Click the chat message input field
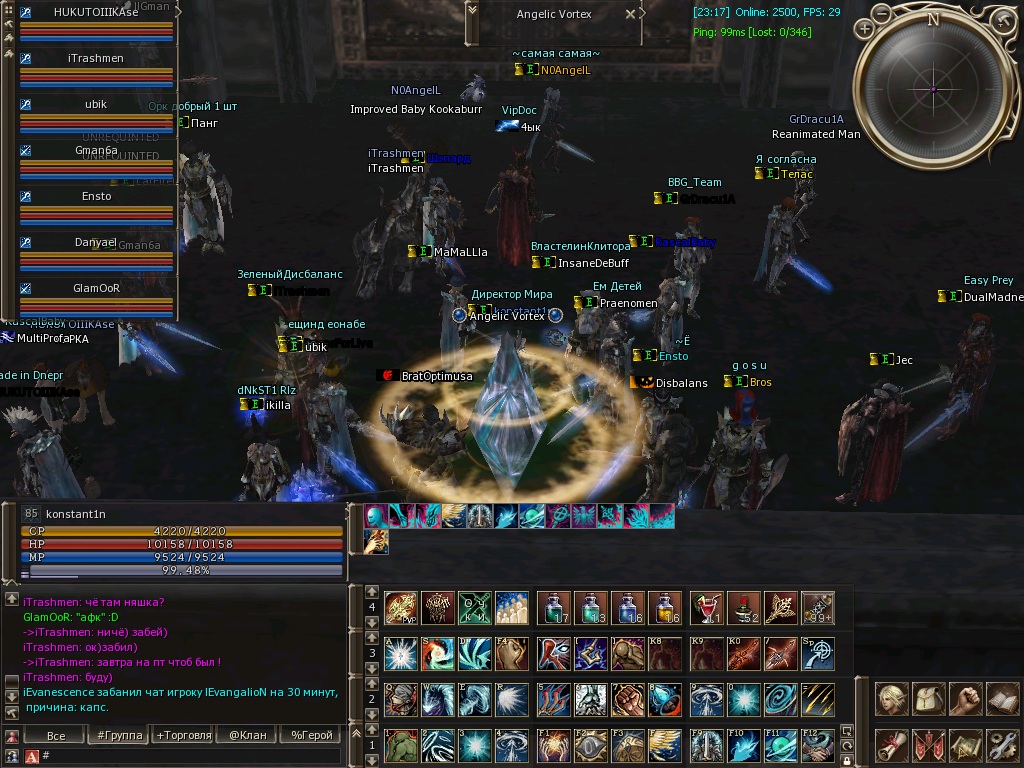The width and height of the screenshot is (1024, 768). [190, 756]
